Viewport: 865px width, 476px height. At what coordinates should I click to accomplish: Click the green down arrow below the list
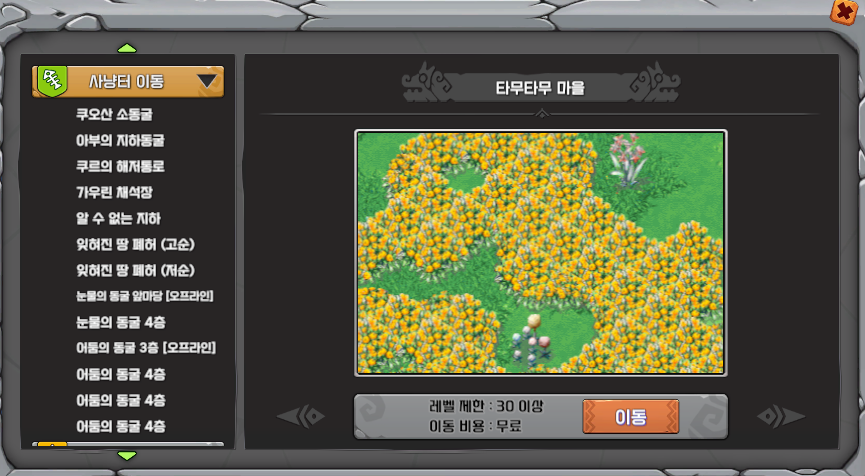127,456
